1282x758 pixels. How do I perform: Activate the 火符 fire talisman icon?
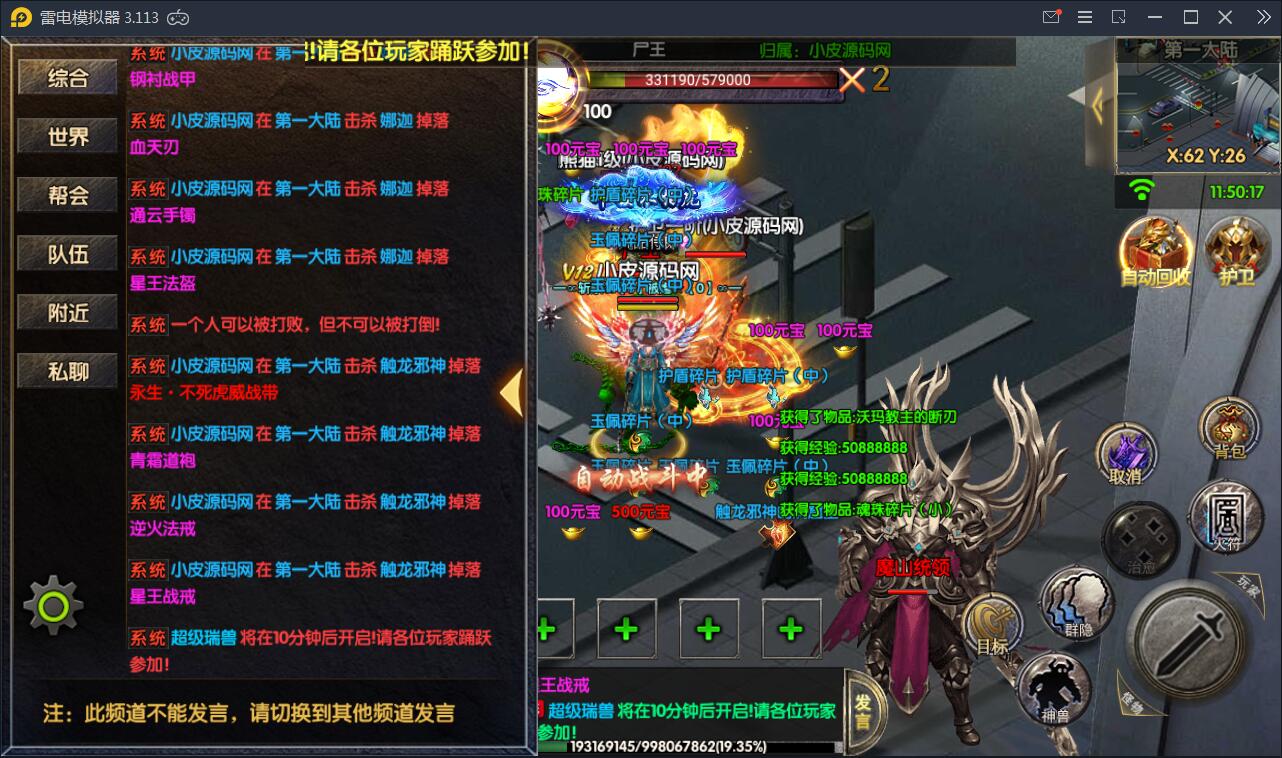coord(1229,520)
